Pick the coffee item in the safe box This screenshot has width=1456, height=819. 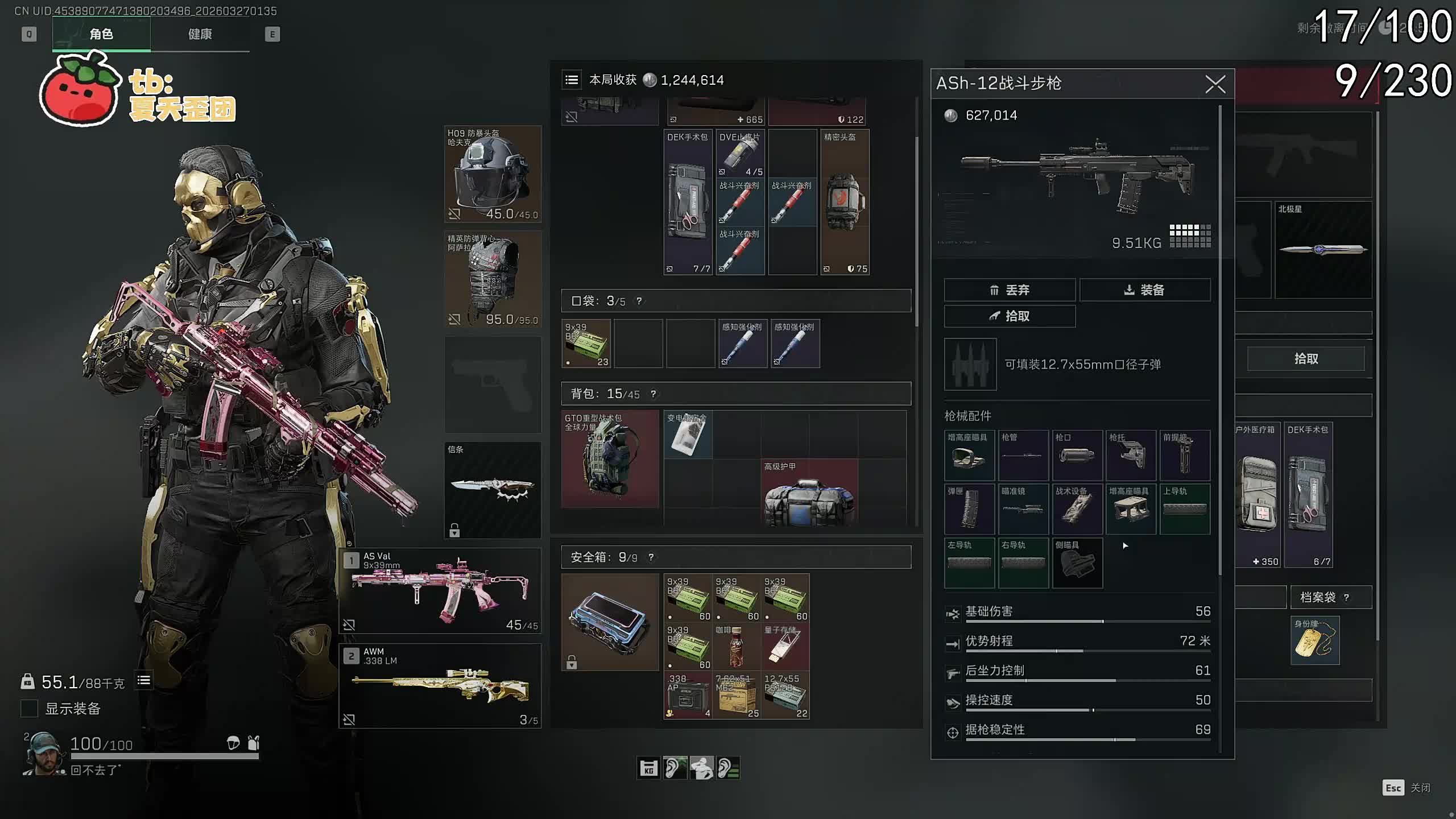tap(736, 647)
